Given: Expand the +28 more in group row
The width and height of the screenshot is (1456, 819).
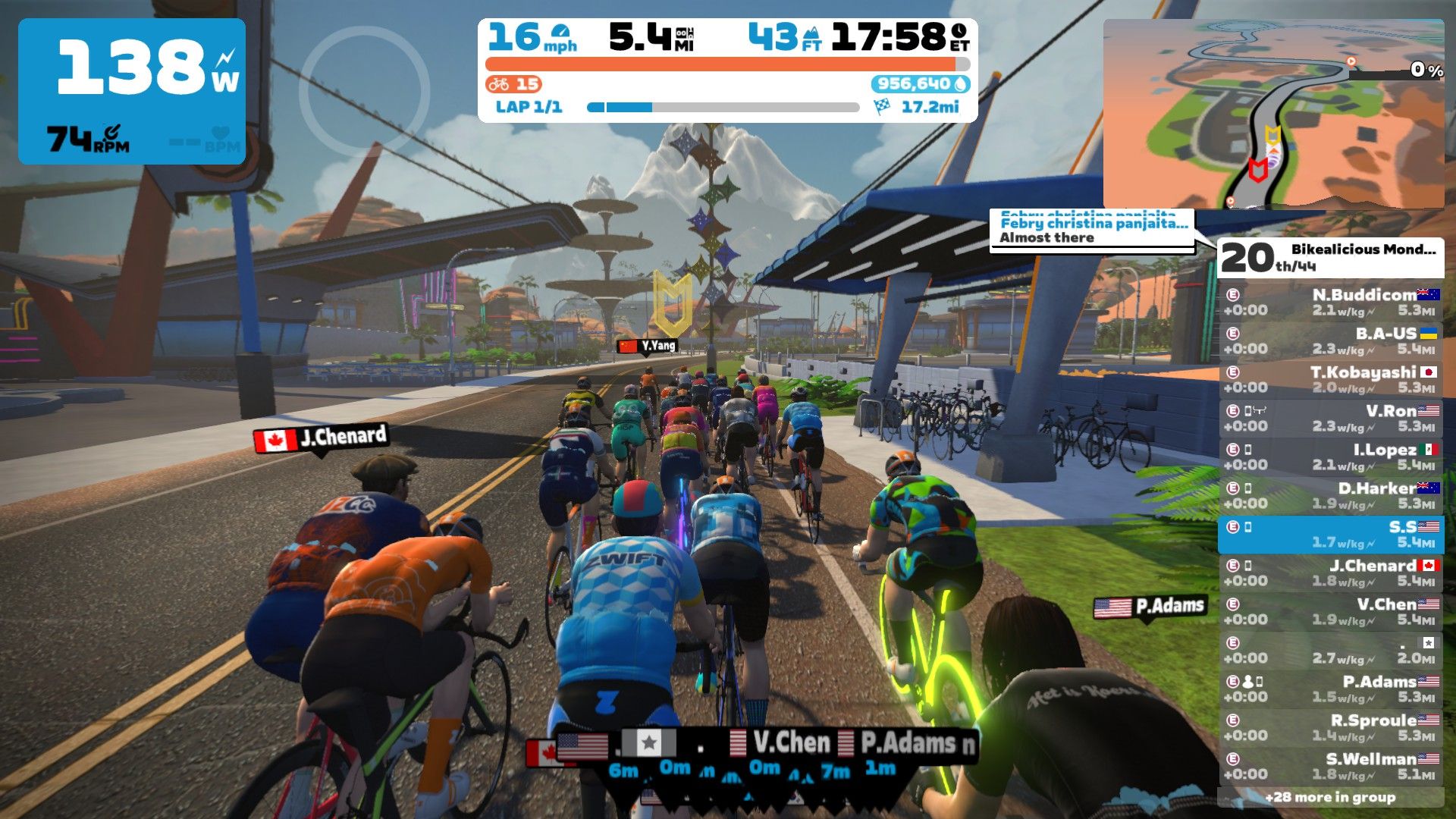Looking at the screenshot, I should pyautogui.click(x=1331, y=797).
